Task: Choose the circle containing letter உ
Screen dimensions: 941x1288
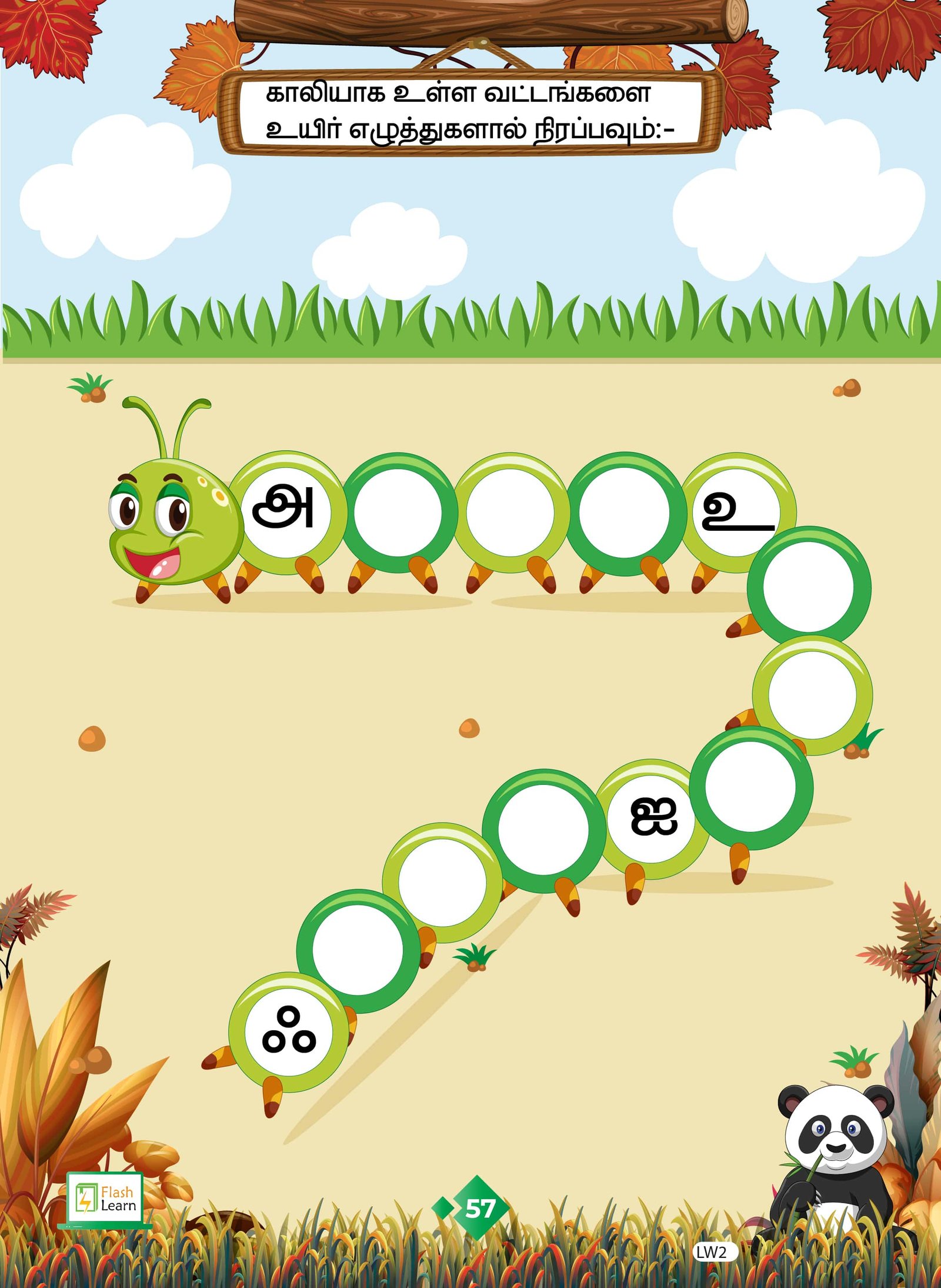Action: (736, 511)
